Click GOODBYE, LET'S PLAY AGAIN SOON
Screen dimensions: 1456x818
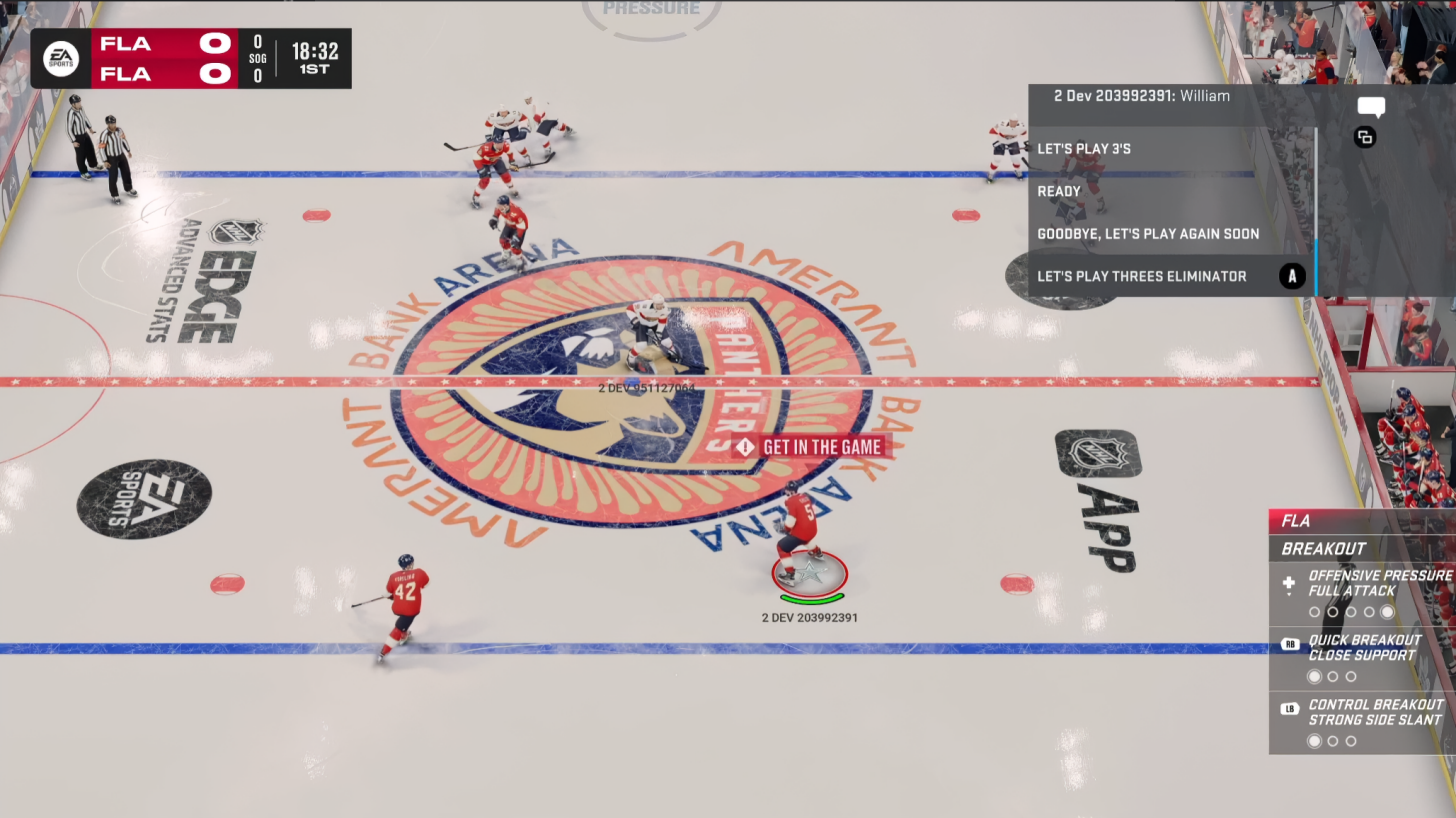coord(1148,234)
